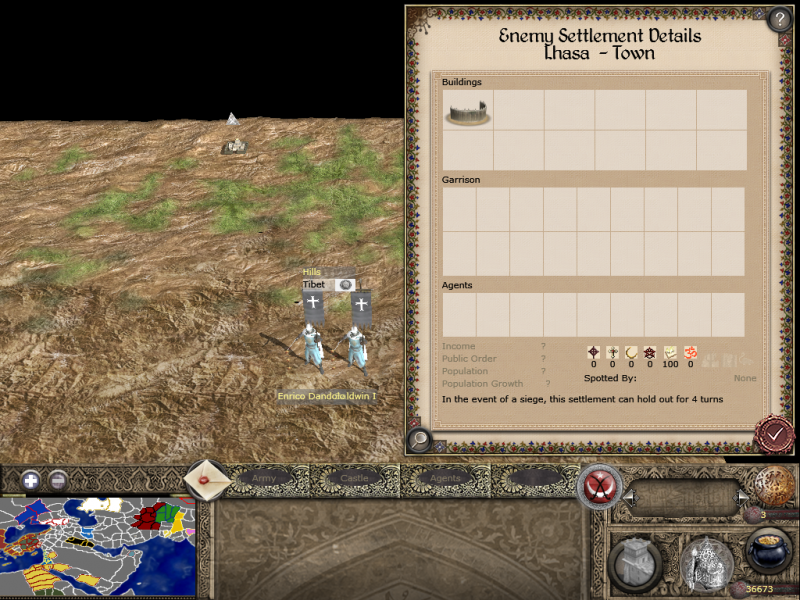Zoom out the minimap with minus button

59,480
